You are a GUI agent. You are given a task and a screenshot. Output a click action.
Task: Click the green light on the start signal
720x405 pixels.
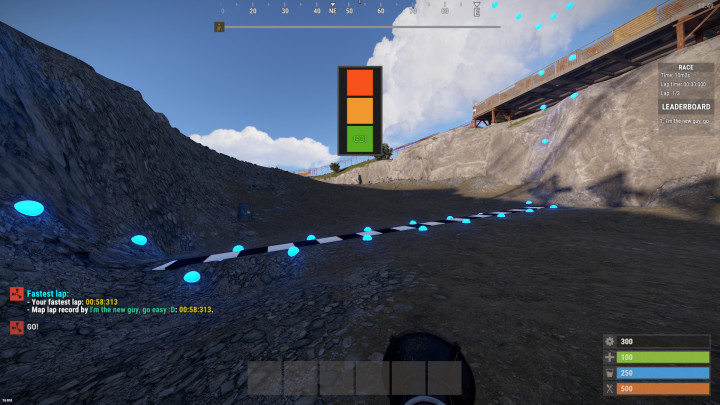(x=360, y=137)
